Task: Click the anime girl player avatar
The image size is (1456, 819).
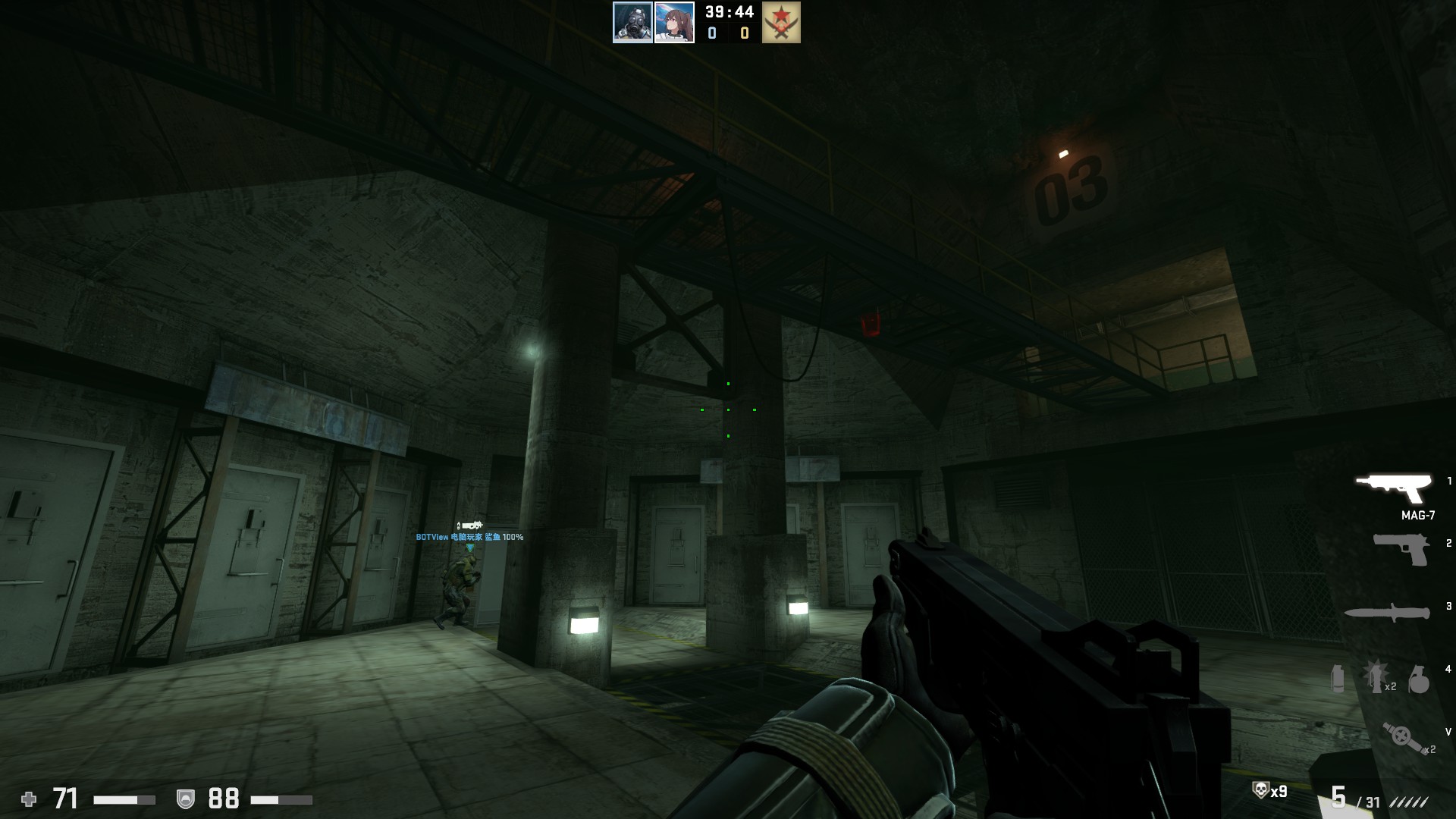Action: pyautogui.click(x=674, y=22)
